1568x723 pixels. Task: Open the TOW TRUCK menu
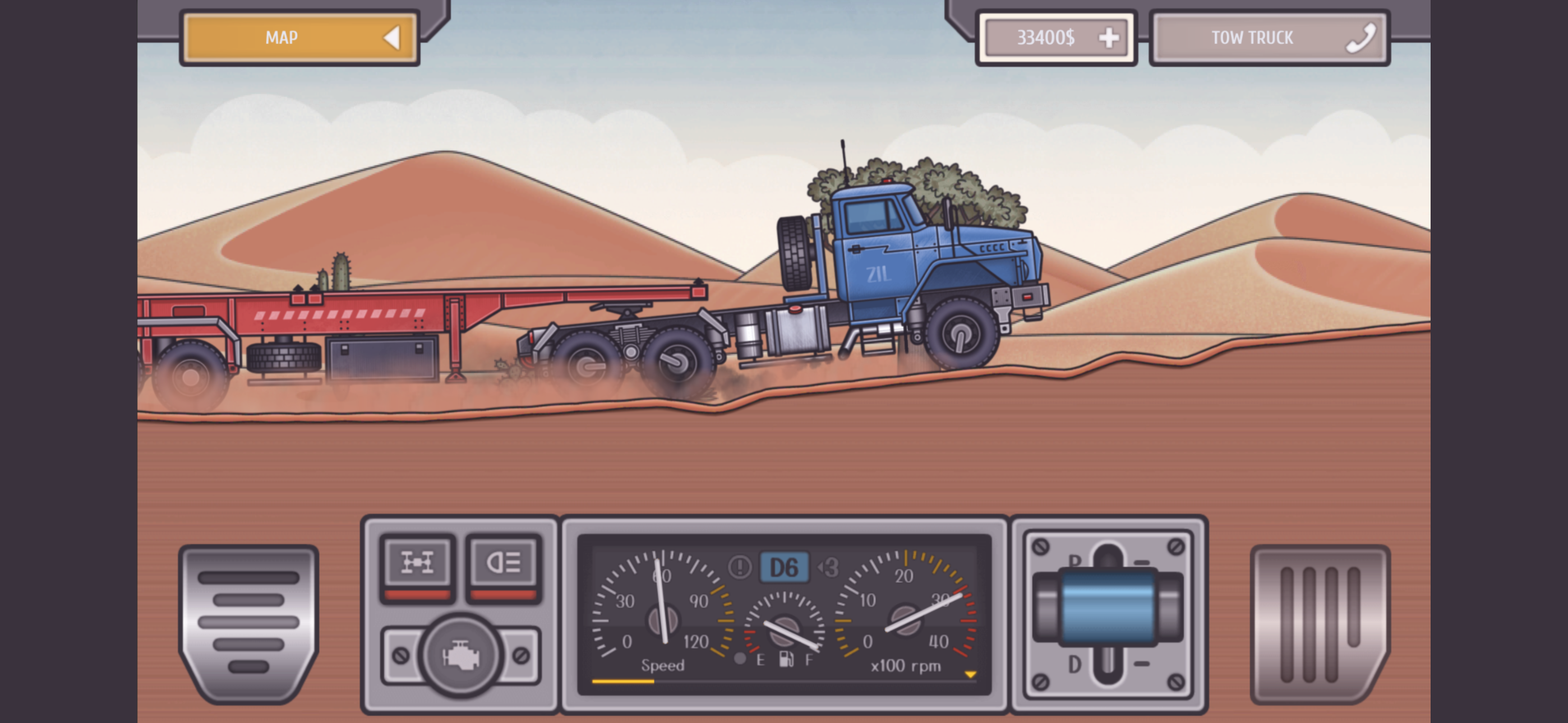pos(1251,38)
